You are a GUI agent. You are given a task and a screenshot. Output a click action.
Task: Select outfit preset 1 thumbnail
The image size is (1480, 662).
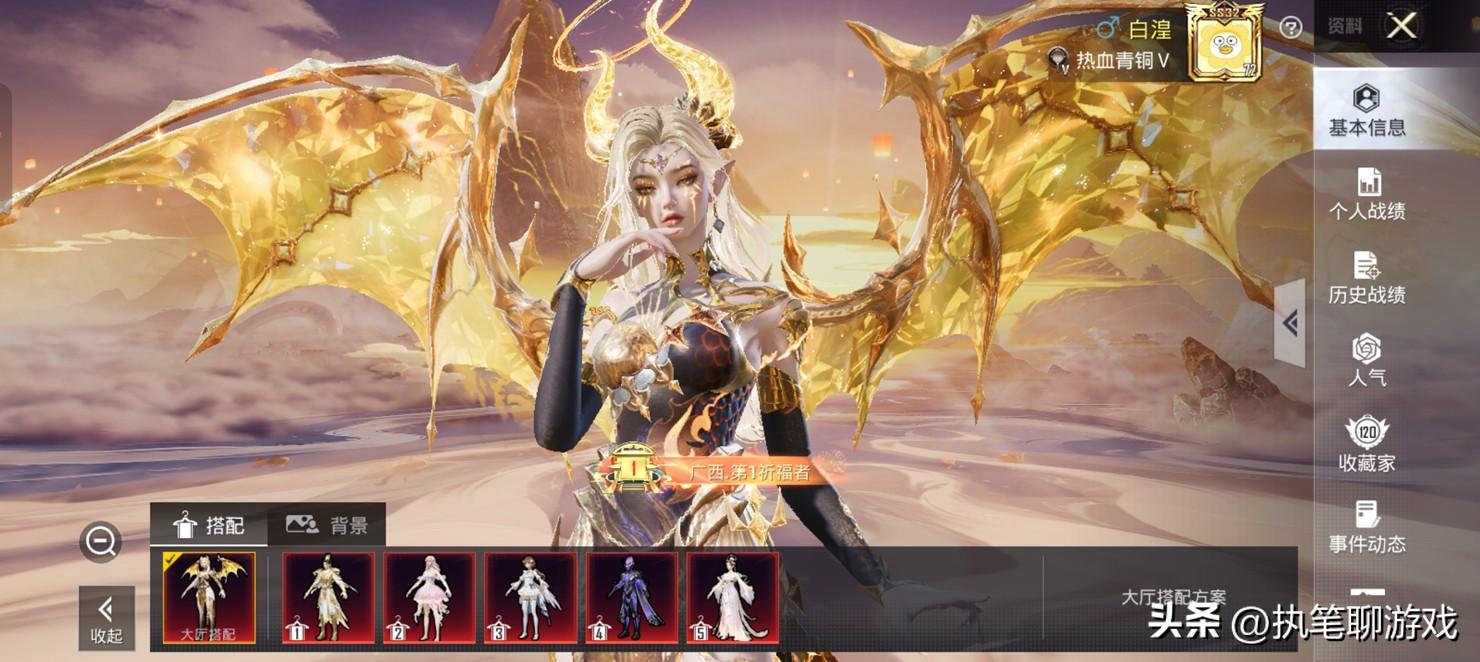[328, 597]
